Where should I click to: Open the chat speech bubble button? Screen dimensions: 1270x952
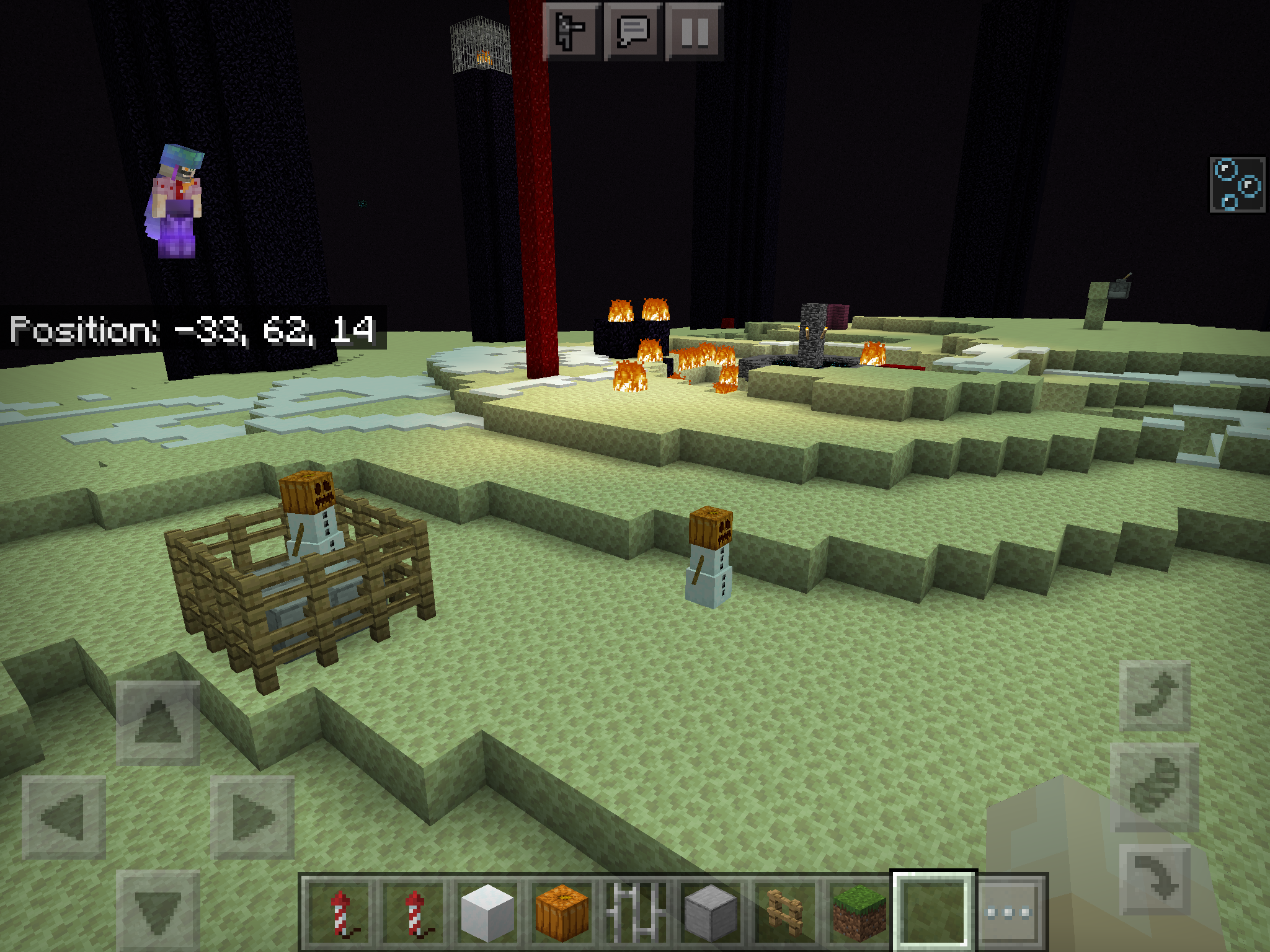633,31
